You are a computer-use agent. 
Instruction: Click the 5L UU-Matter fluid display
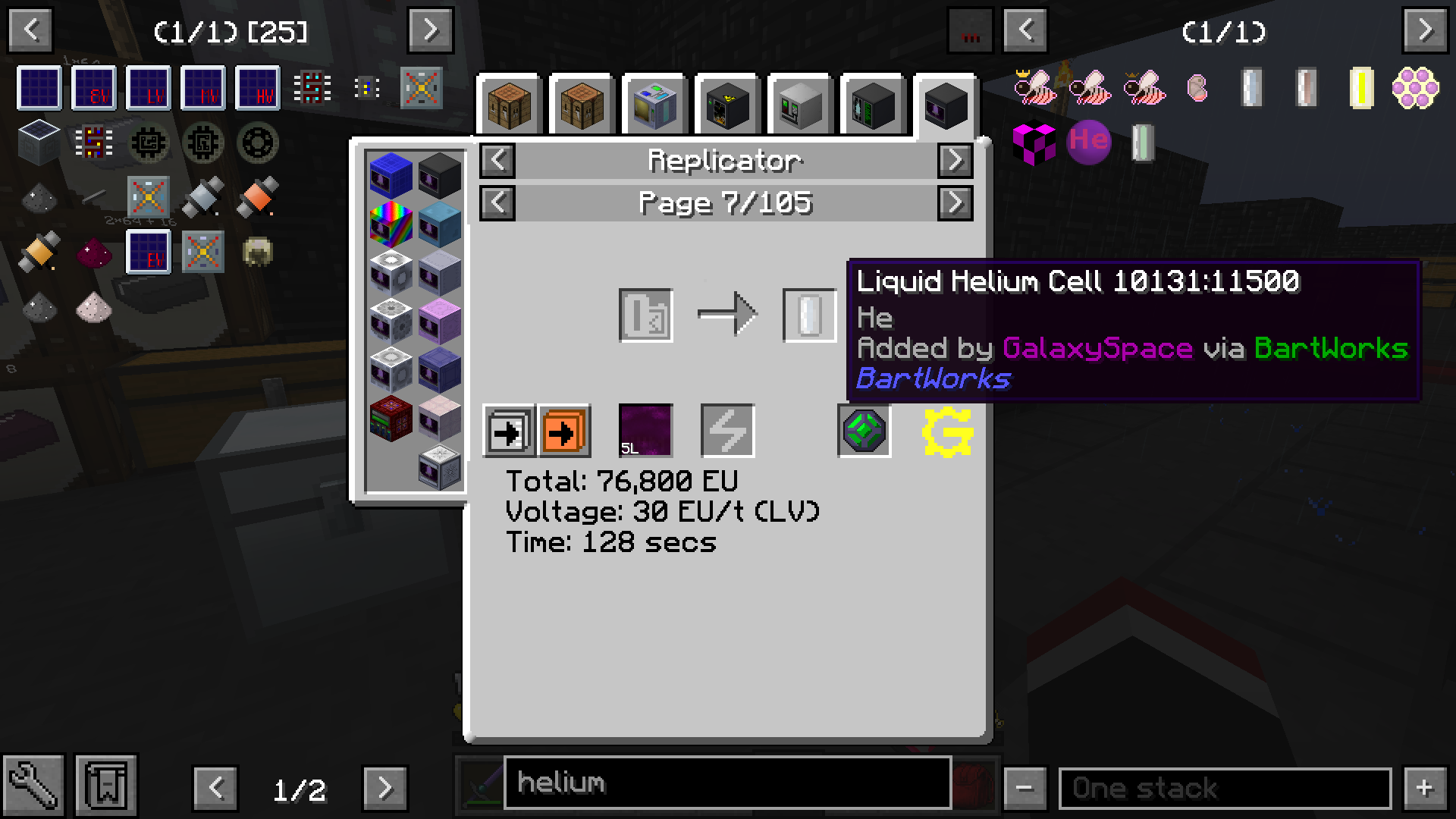coord(645,431)
